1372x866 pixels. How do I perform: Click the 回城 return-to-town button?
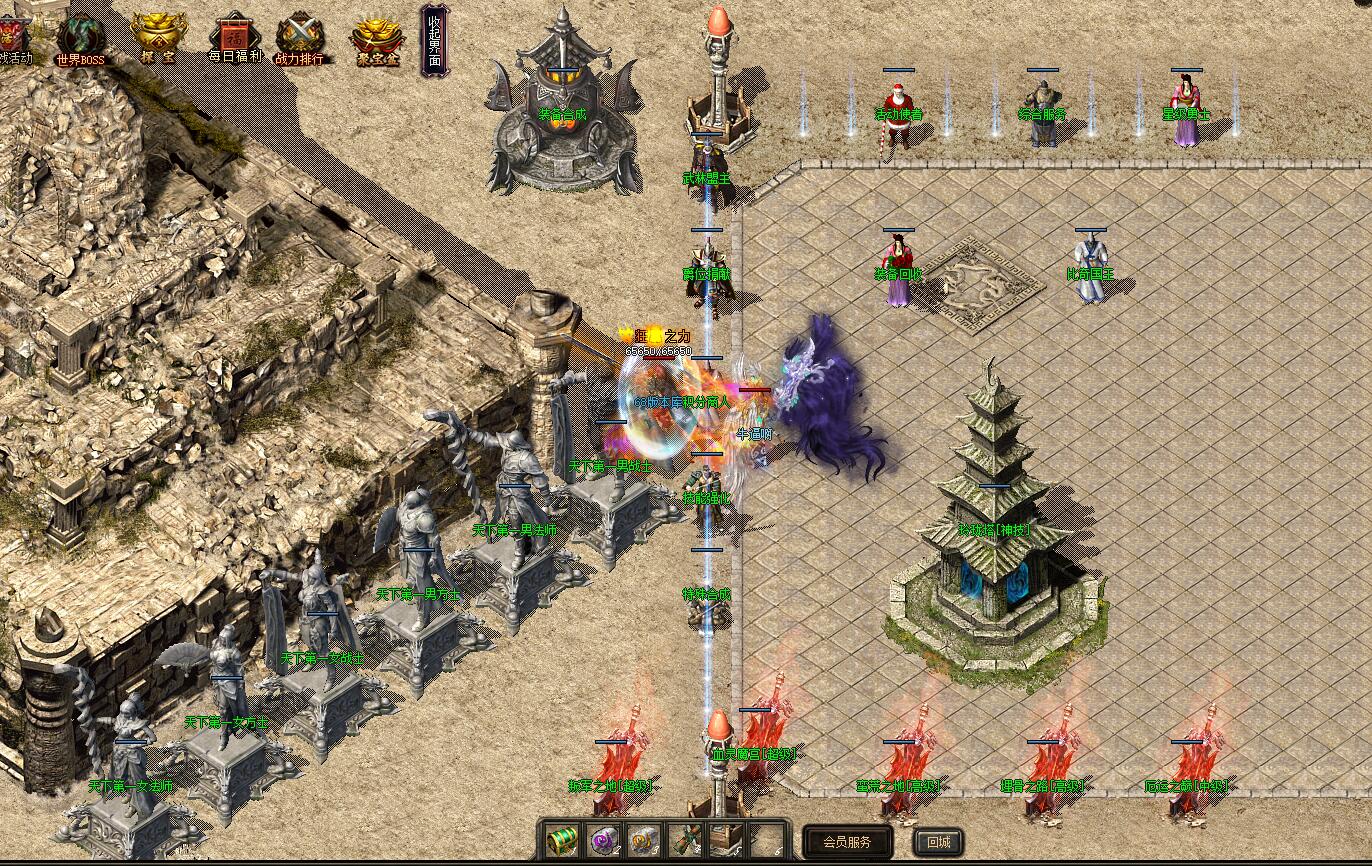coord(937,842)
